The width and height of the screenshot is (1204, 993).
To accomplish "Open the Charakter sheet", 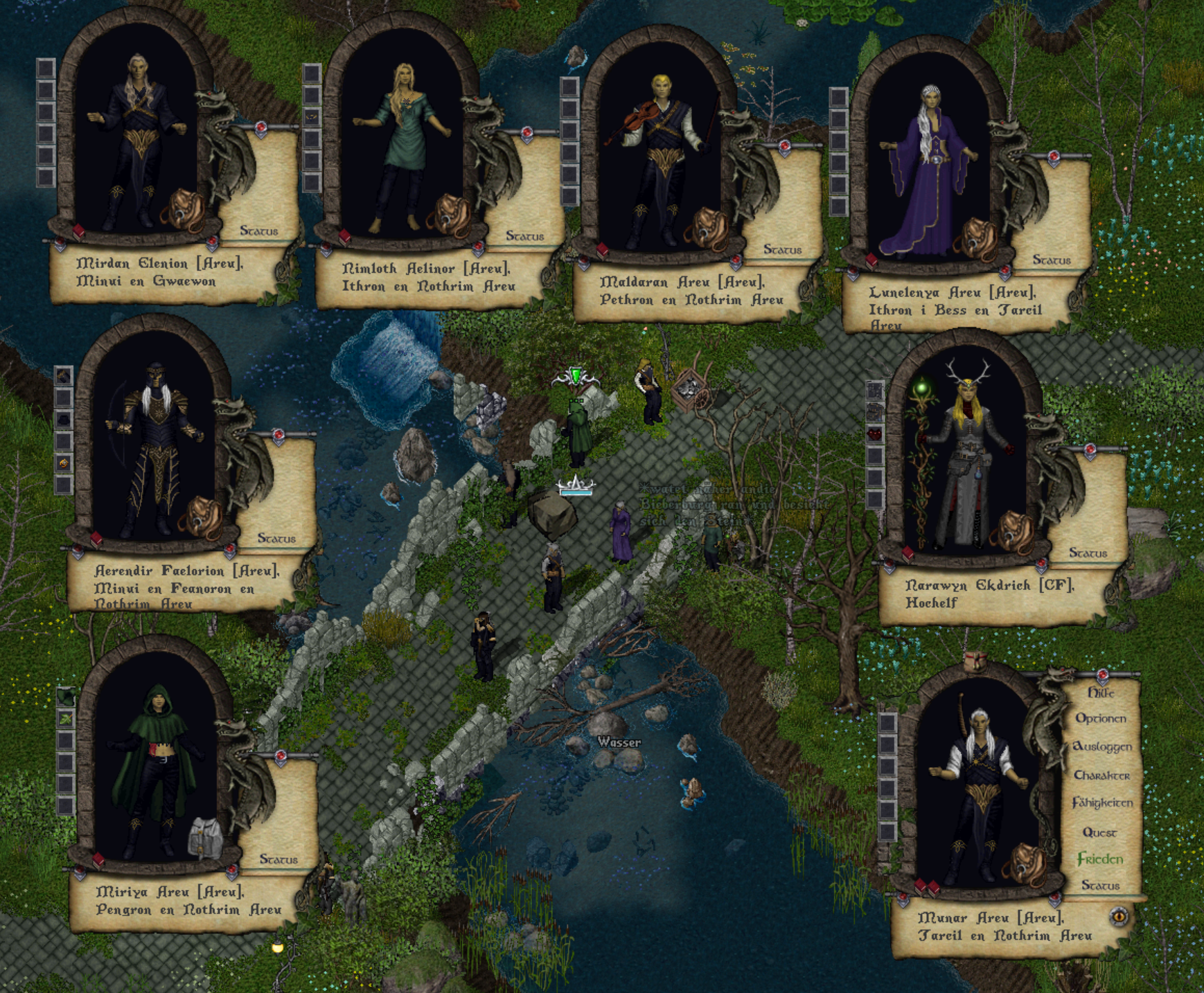I will coord(1101,776).
